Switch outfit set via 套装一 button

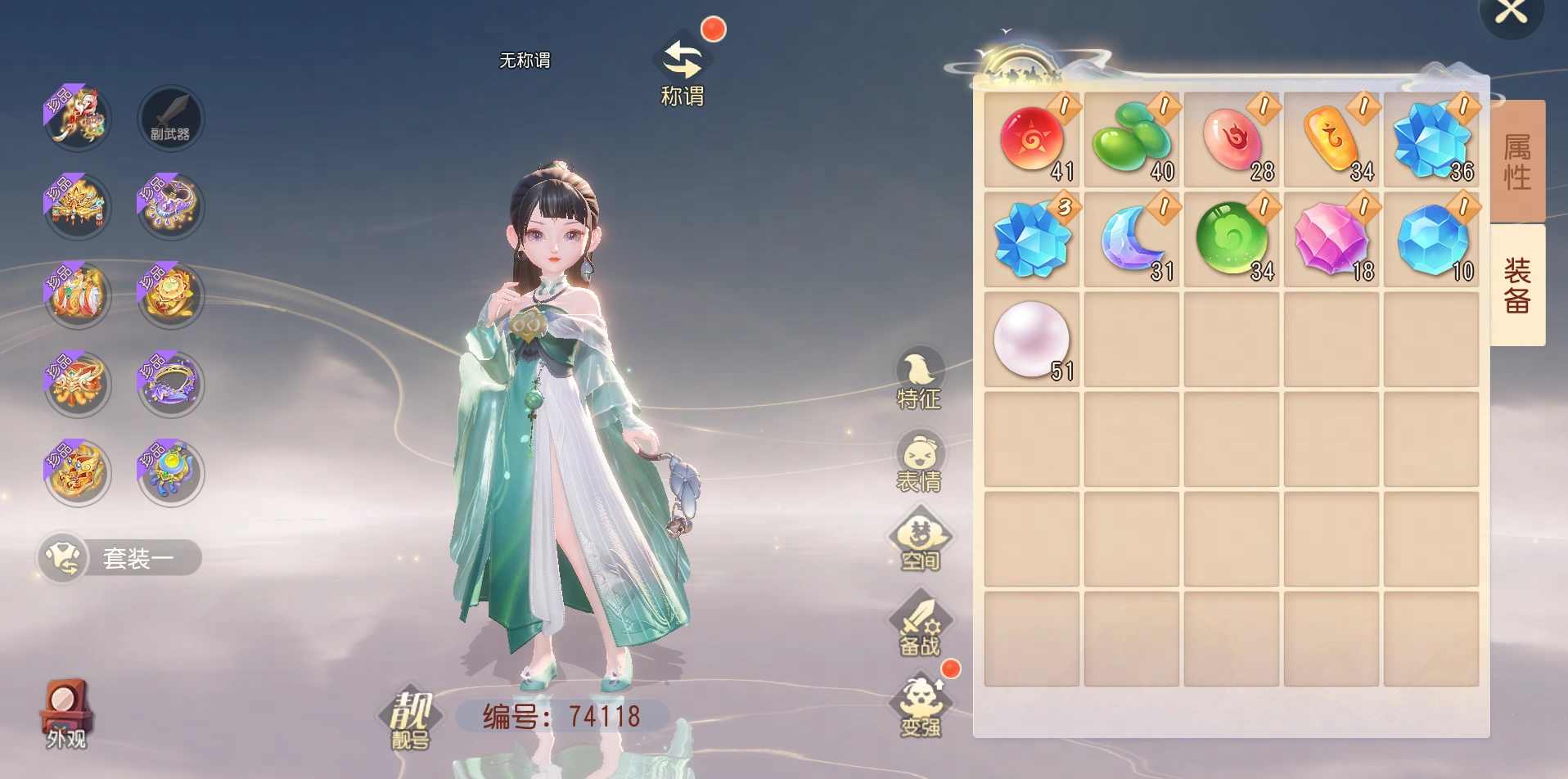coord(119,558)
